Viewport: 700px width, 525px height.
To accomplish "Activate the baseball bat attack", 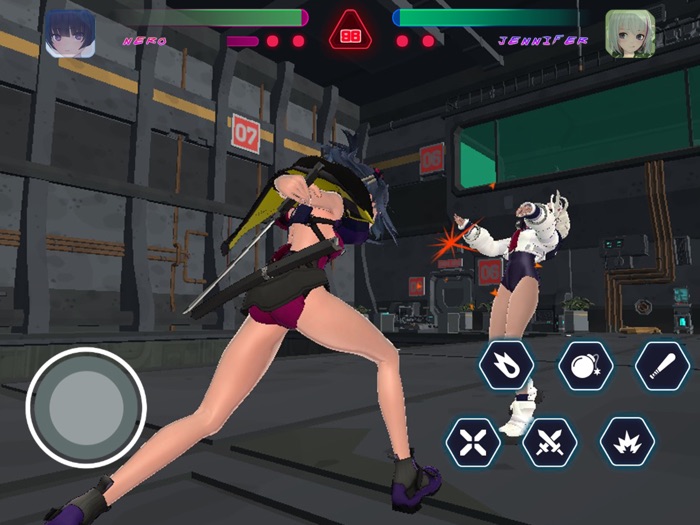I will point(662,366).
